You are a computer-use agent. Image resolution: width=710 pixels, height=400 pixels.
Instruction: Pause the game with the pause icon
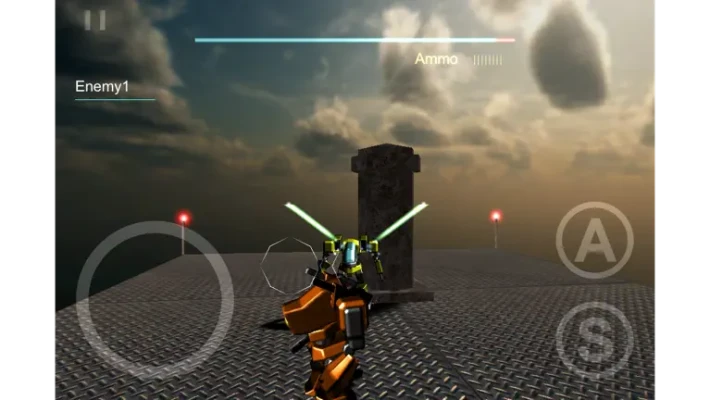pos(95,20)
